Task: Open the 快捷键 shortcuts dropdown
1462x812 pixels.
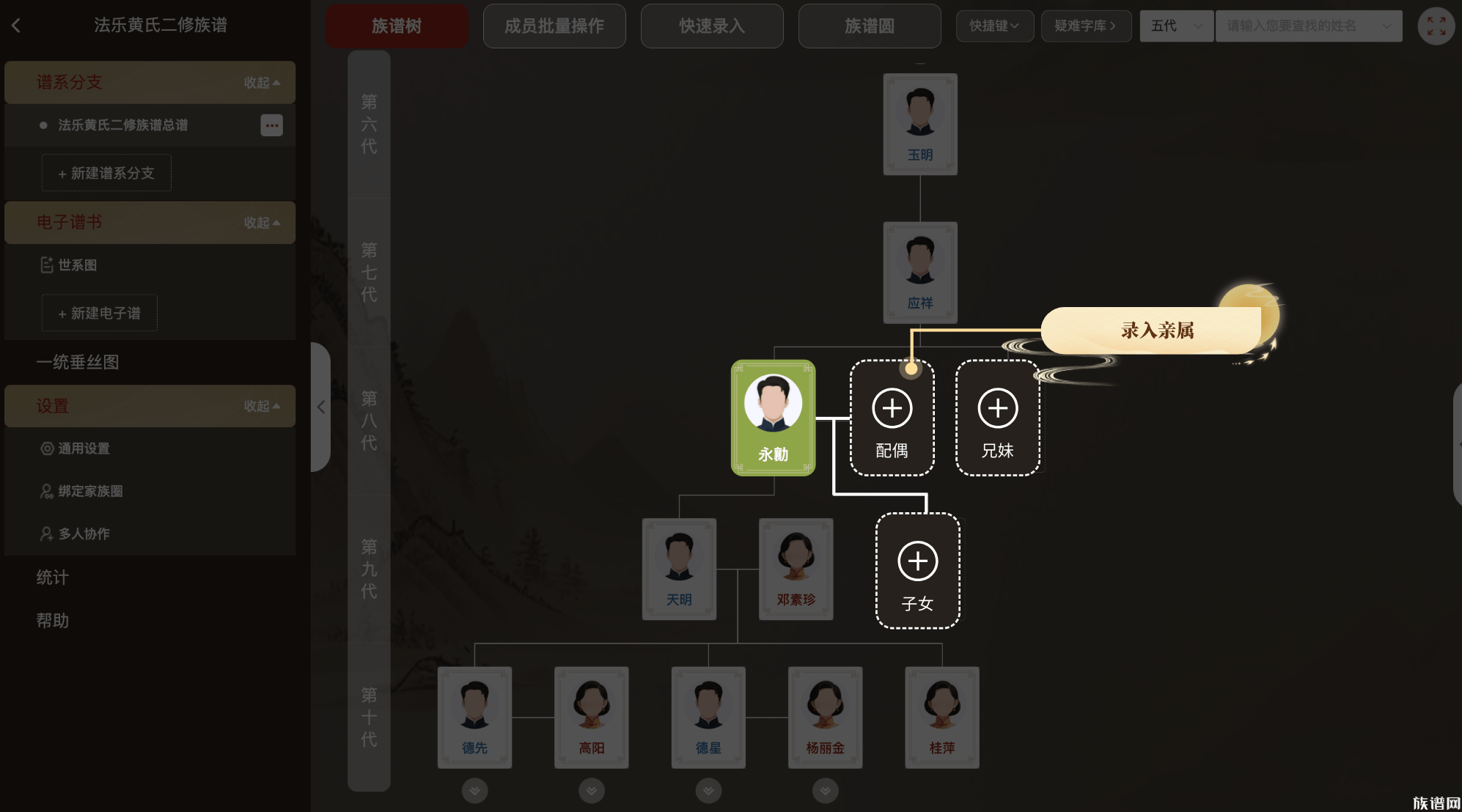Action: pos(995,26)
